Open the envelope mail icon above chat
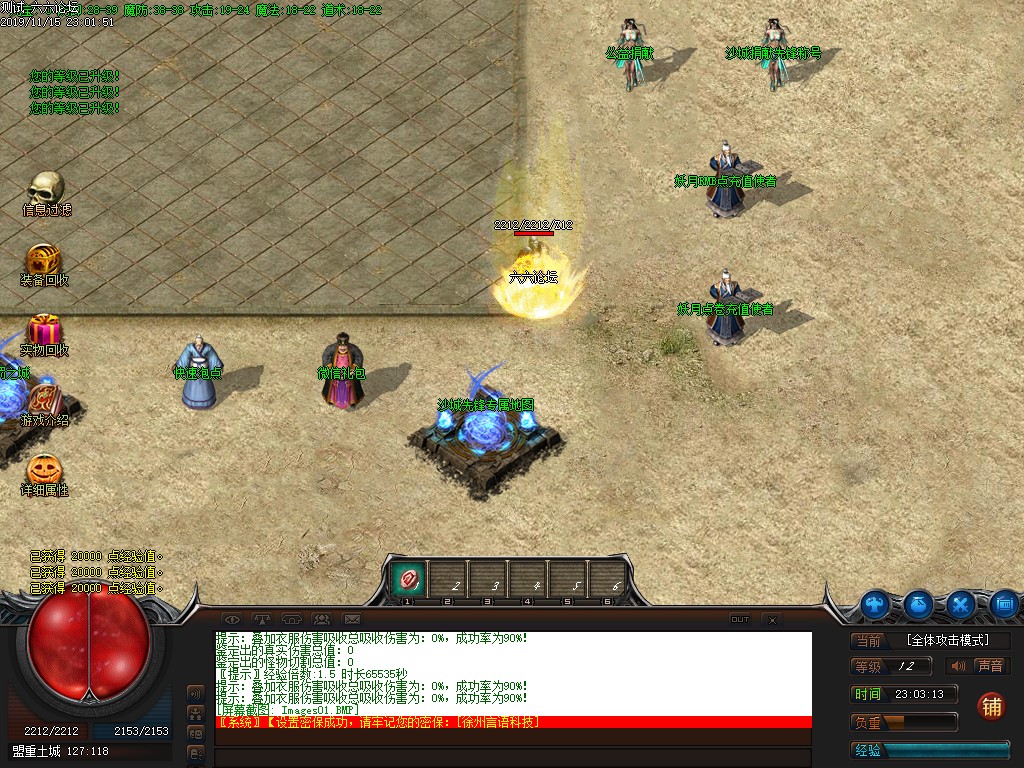 click(352, 619)
